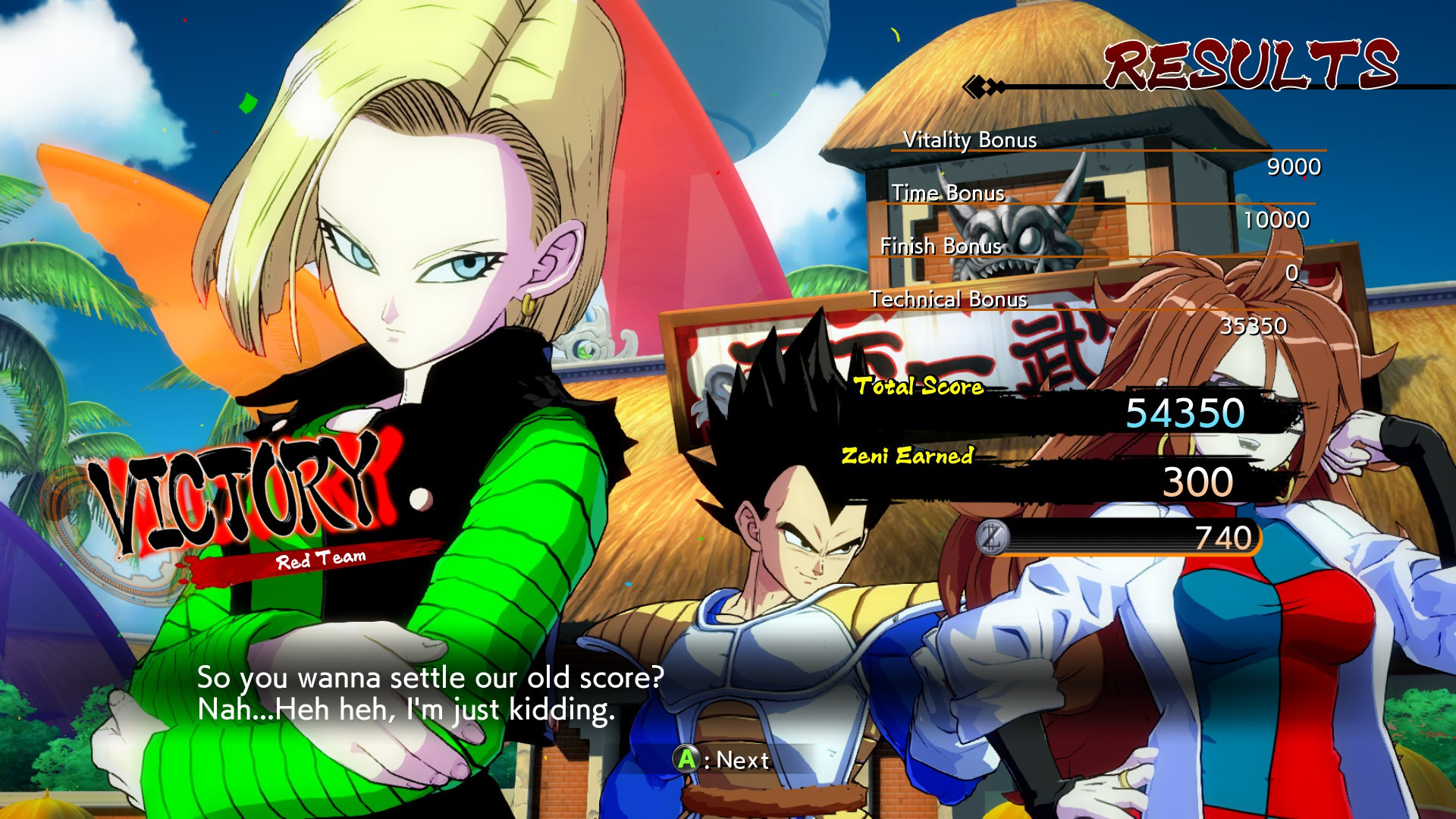
Task: Select the Vitality Bonus entry
Action: (x=971, y=140)
